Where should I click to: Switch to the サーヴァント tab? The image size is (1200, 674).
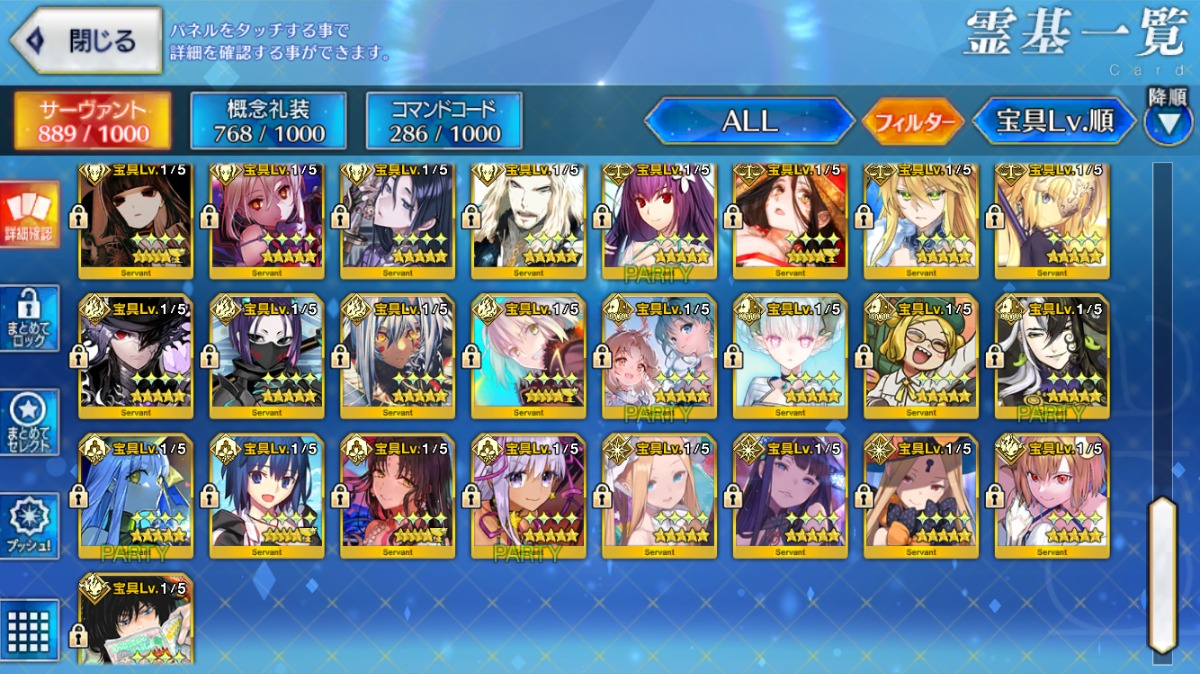[92, 121]
